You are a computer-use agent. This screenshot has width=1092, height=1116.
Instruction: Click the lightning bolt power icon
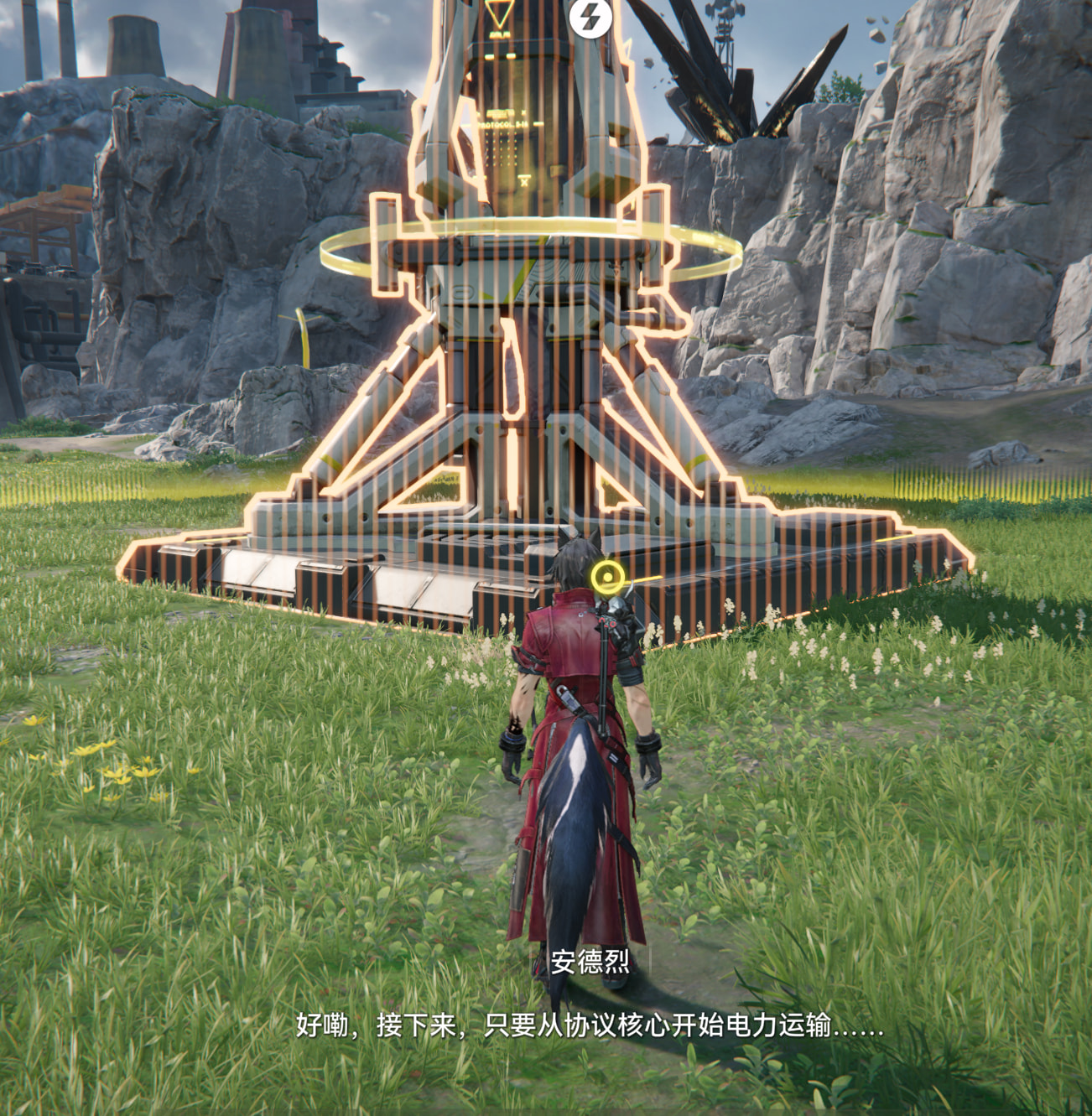[590, 16]
